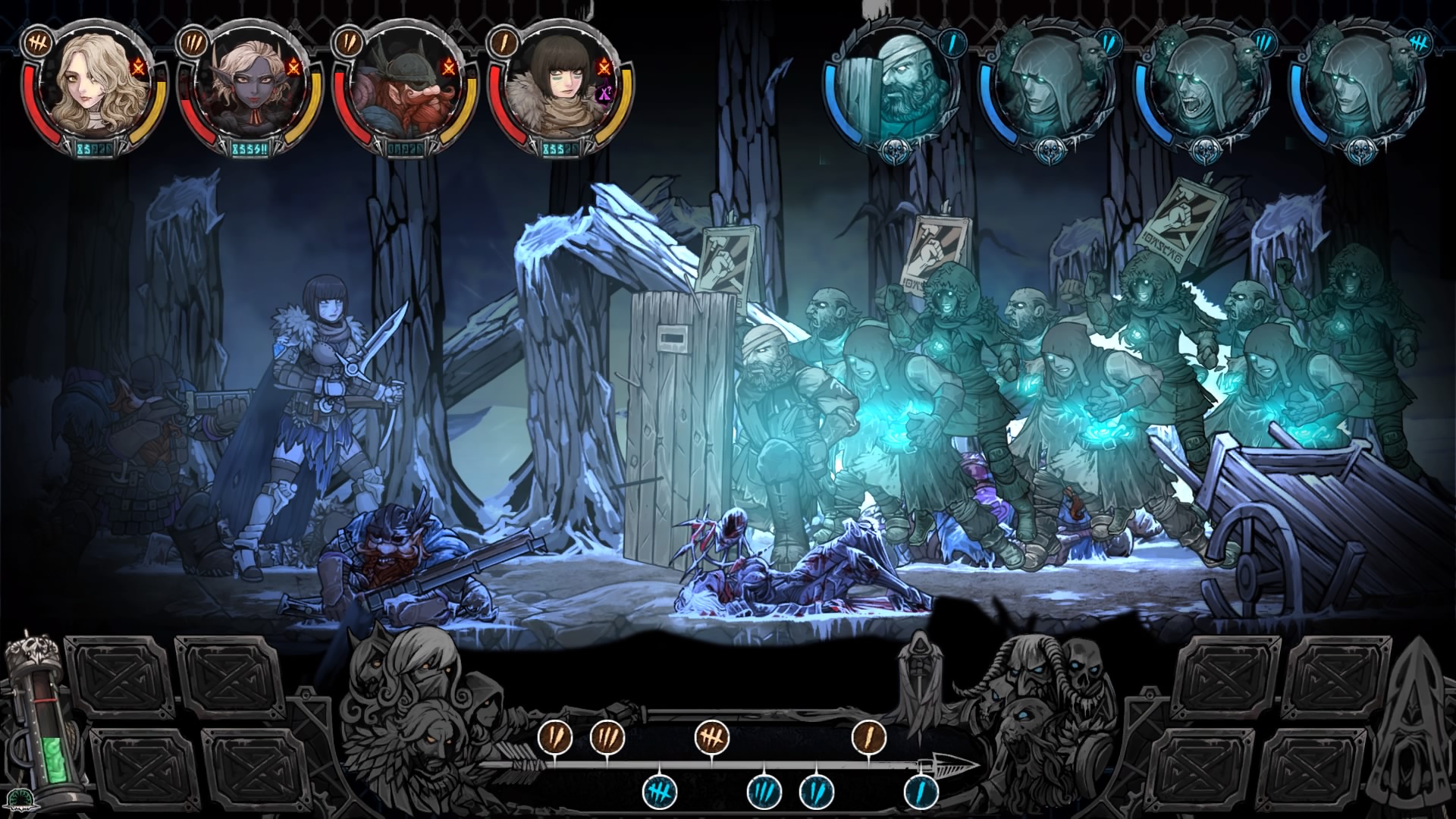This screenshot has width=1456, height=819.
Task: Click the orange single-tally turn marker
Action: (x=869, y=736)
